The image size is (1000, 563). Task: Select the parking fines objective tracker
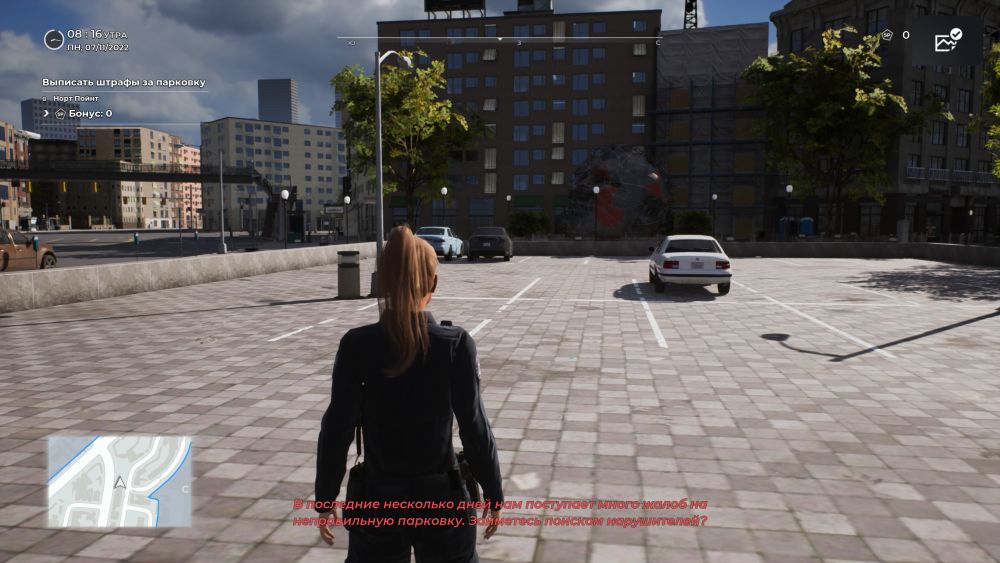click(x=124, y=82)
